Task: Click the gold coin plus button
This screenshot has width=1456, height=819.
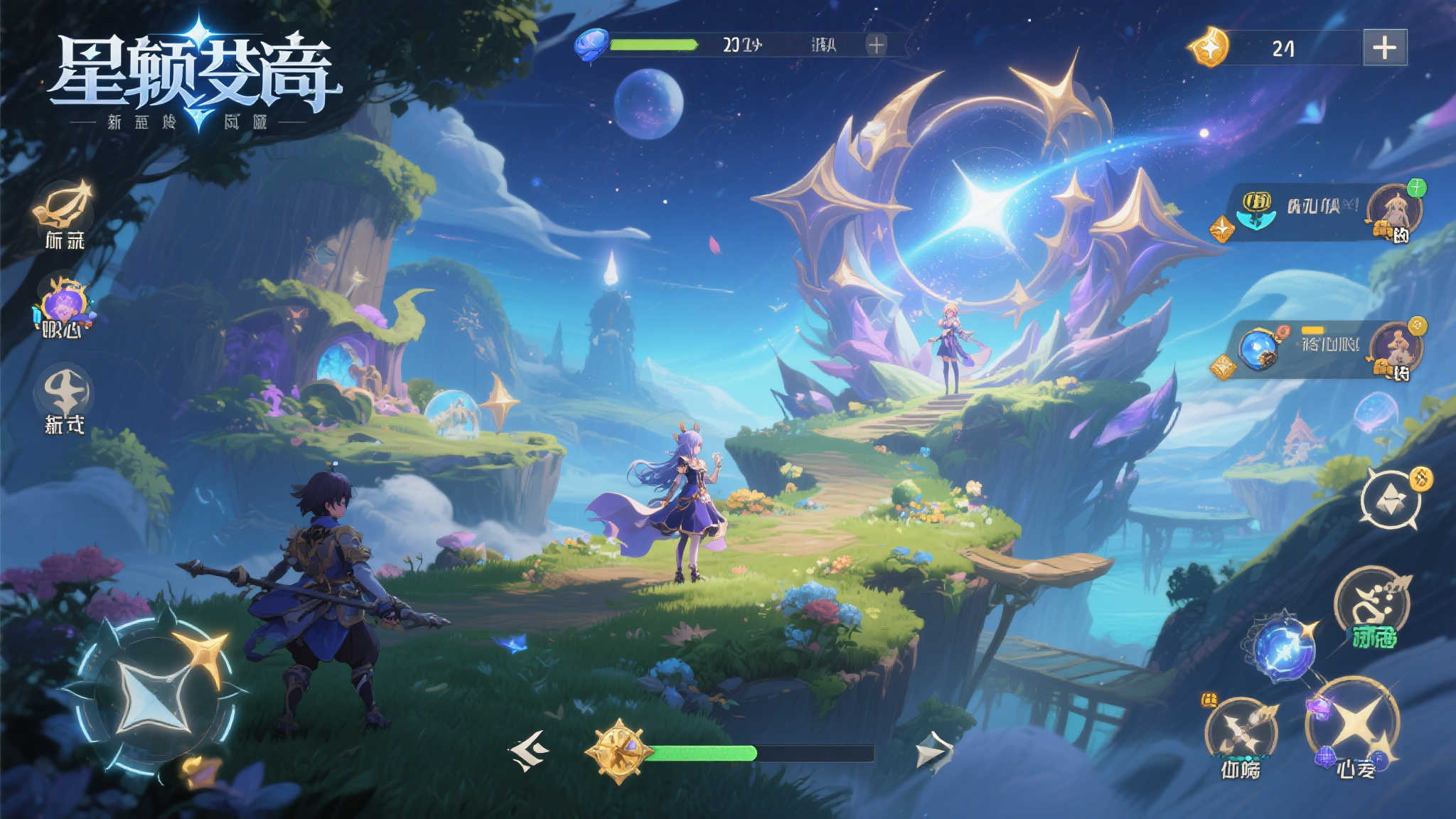Action: [x=1384, y=48]
